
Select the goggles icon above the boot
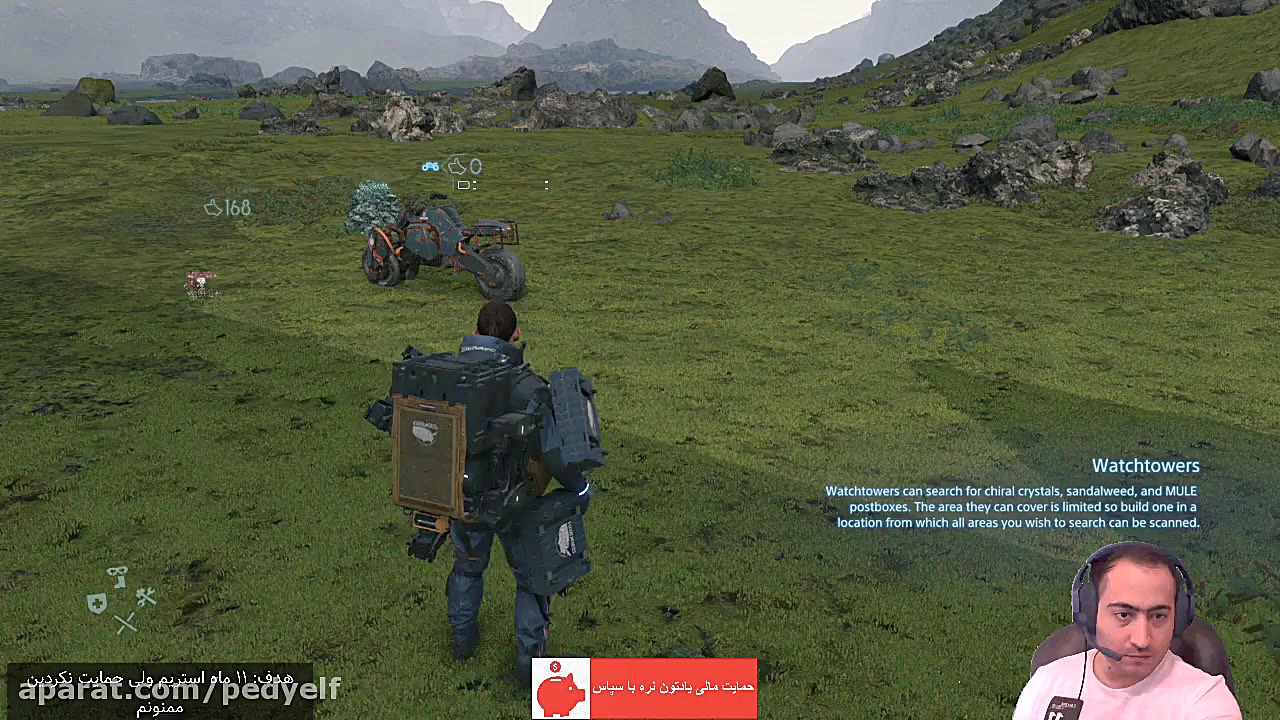[117, 570]
